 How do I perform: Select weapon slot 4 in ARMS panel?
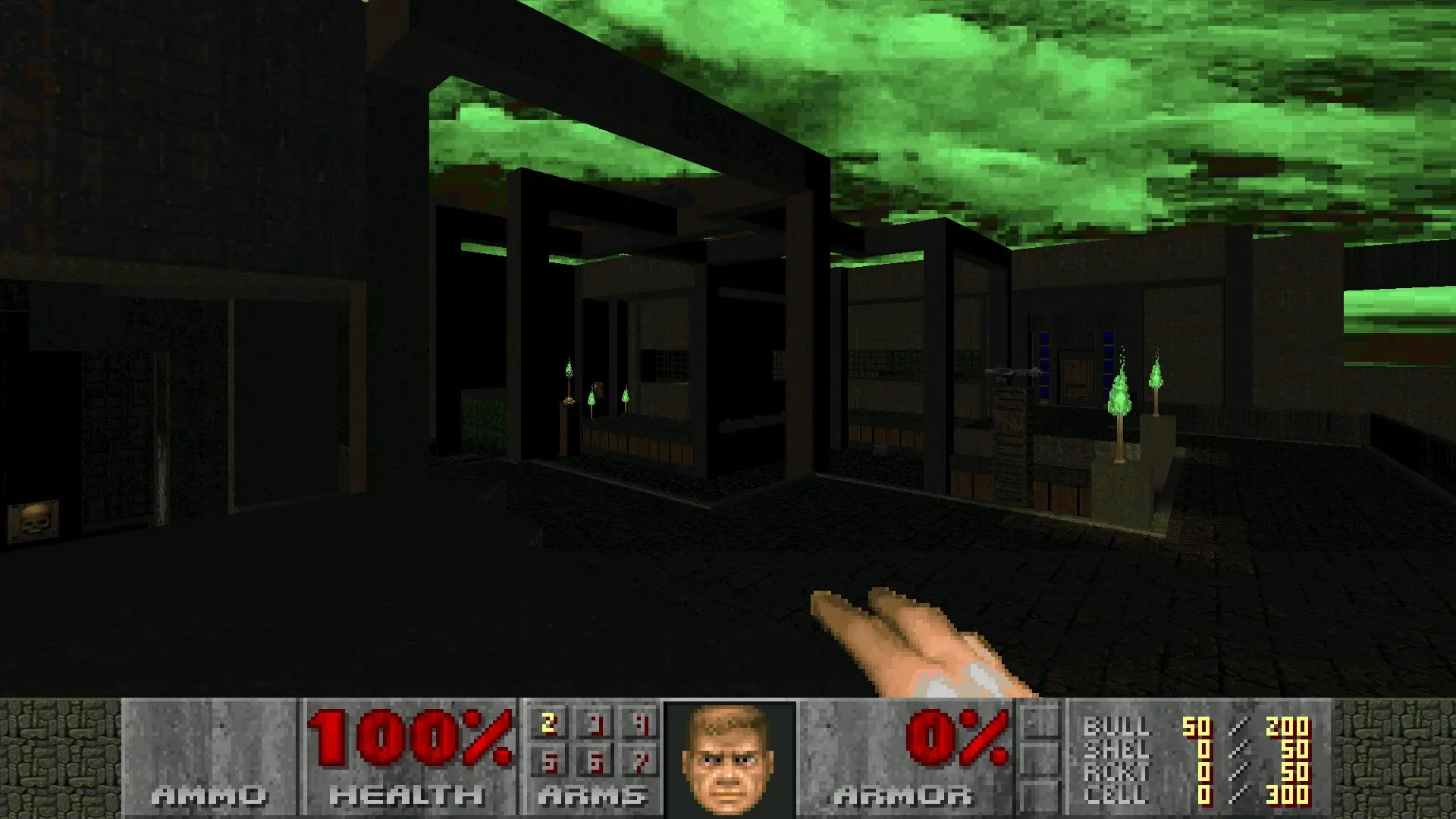(x=642, y=726)
